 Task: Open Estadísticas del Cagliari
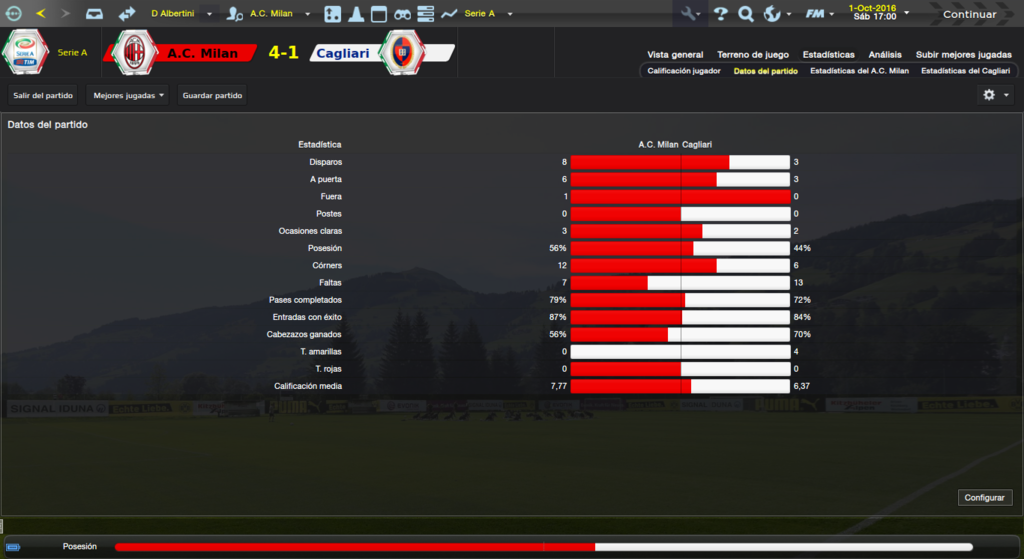pos(965,71)
